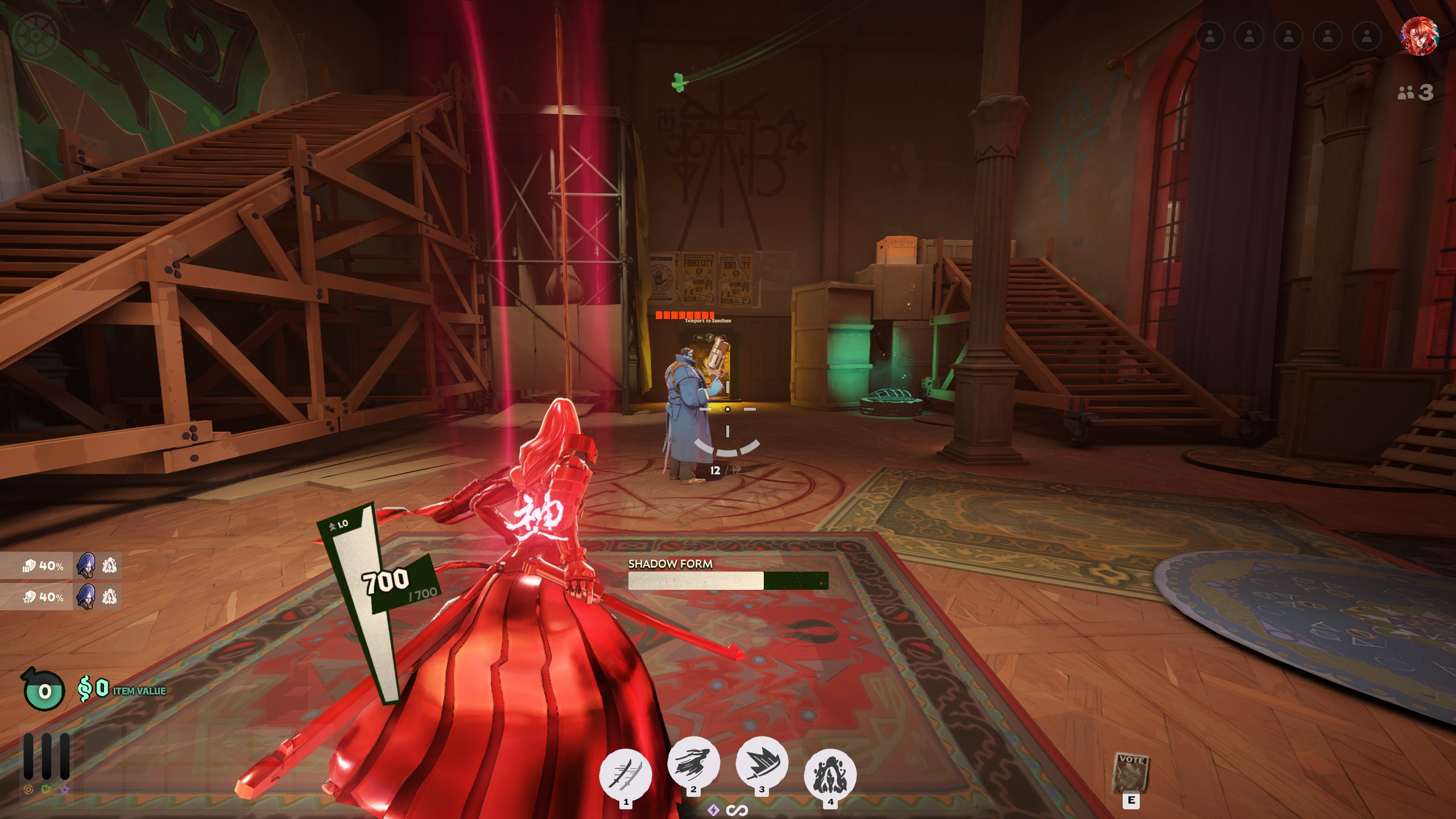Open the Vote poster icon
1456x819 pixels.
point(1131,773)
